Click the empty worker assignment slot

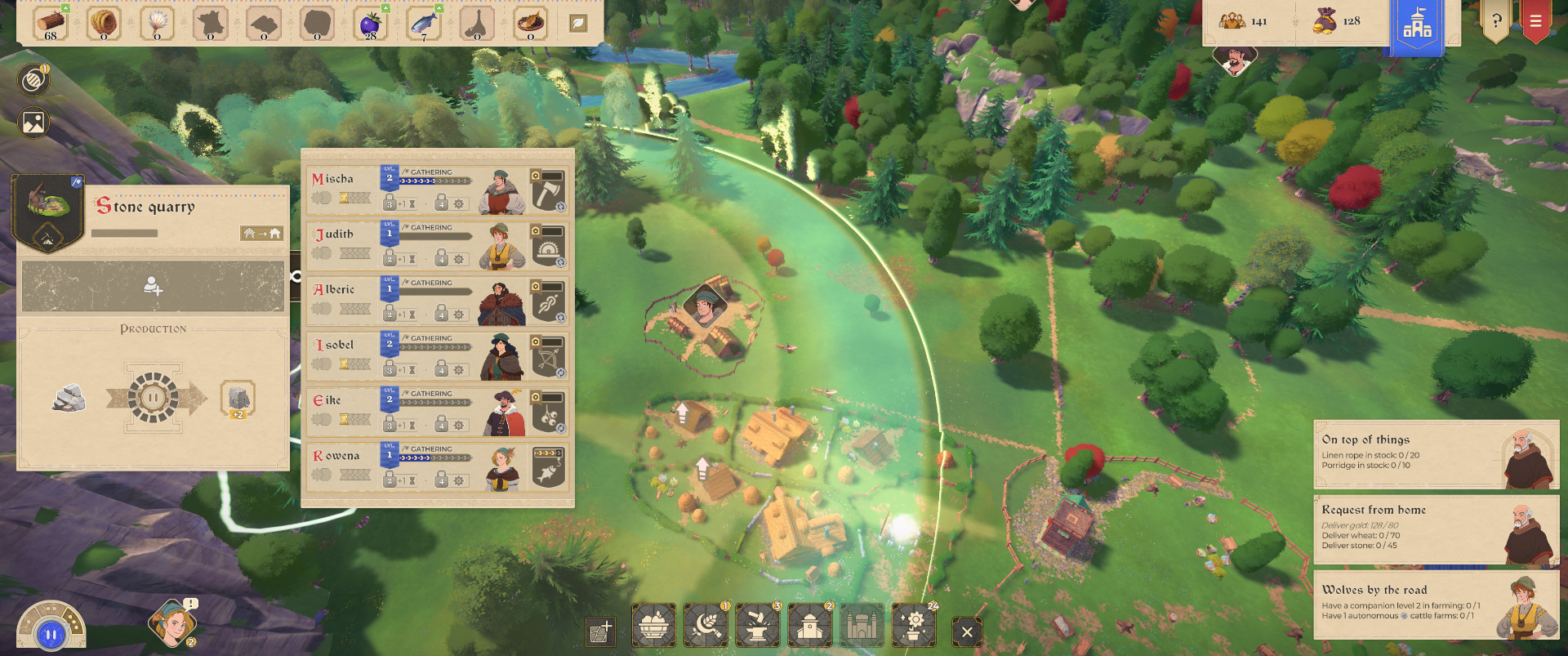(x=153, y=286)
